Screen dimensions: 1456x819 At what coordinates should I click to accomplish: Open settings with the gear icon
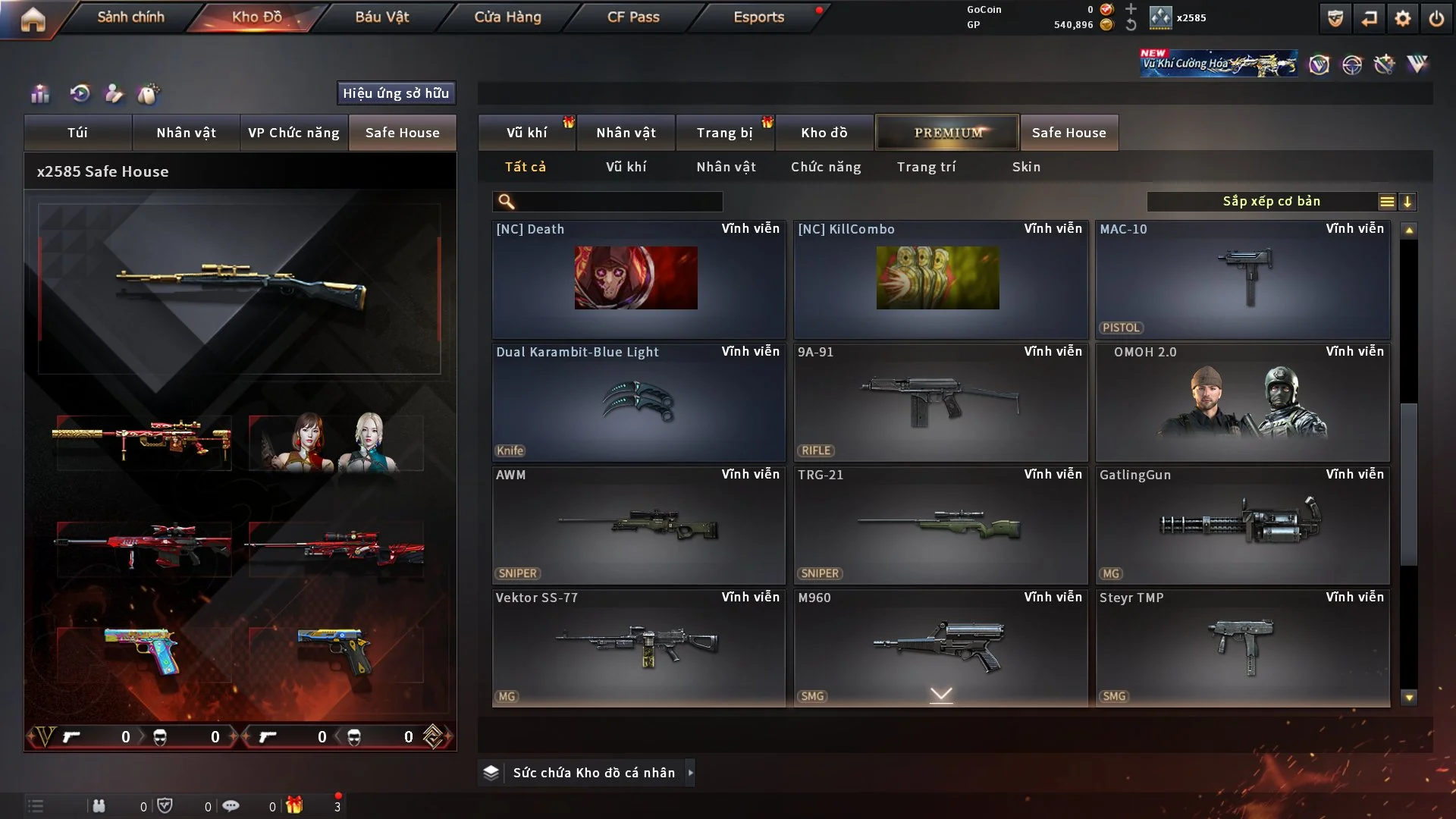click(x=1402, y=18)
